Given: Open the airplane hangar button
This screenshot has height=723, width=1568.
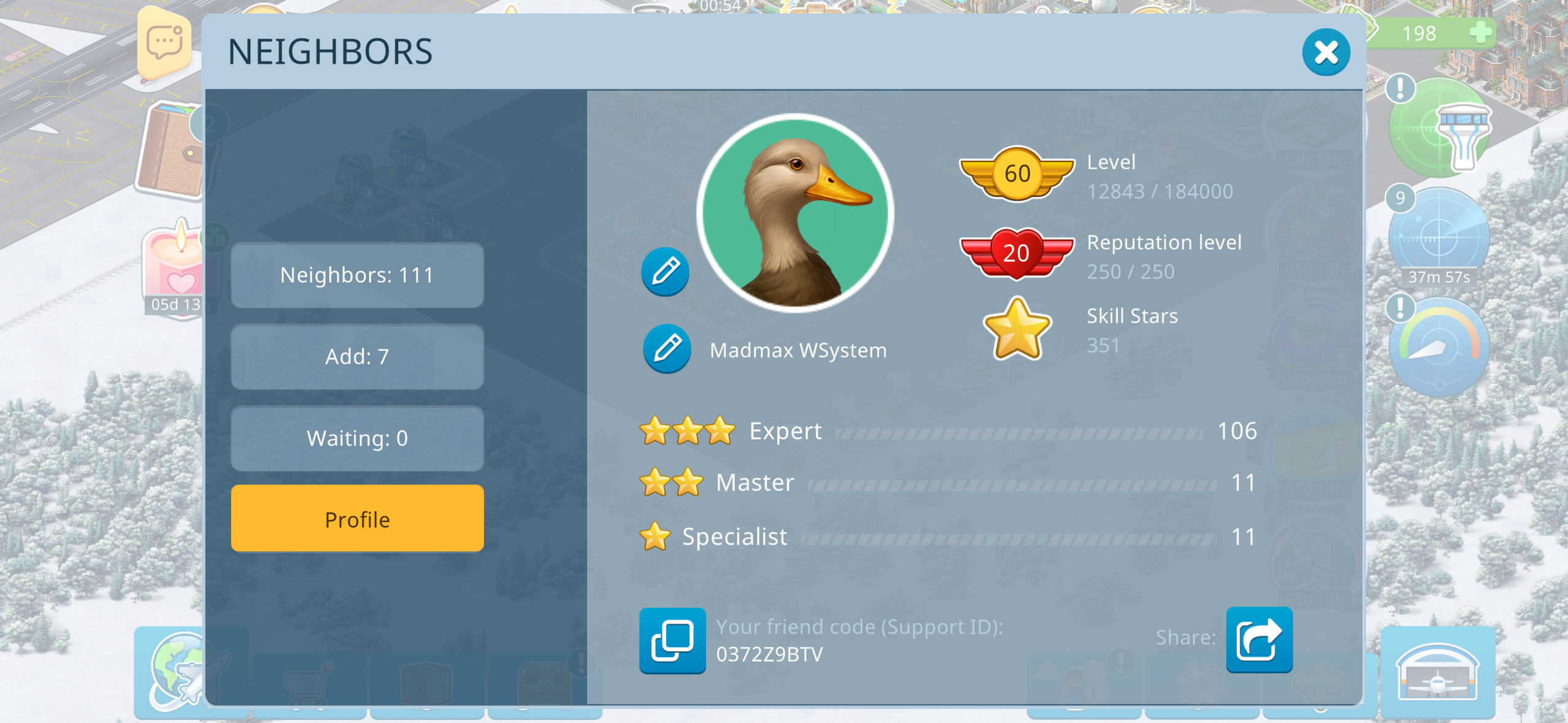Looking at the screenshot, I should pyautogui.click(x=1437, y=672).
